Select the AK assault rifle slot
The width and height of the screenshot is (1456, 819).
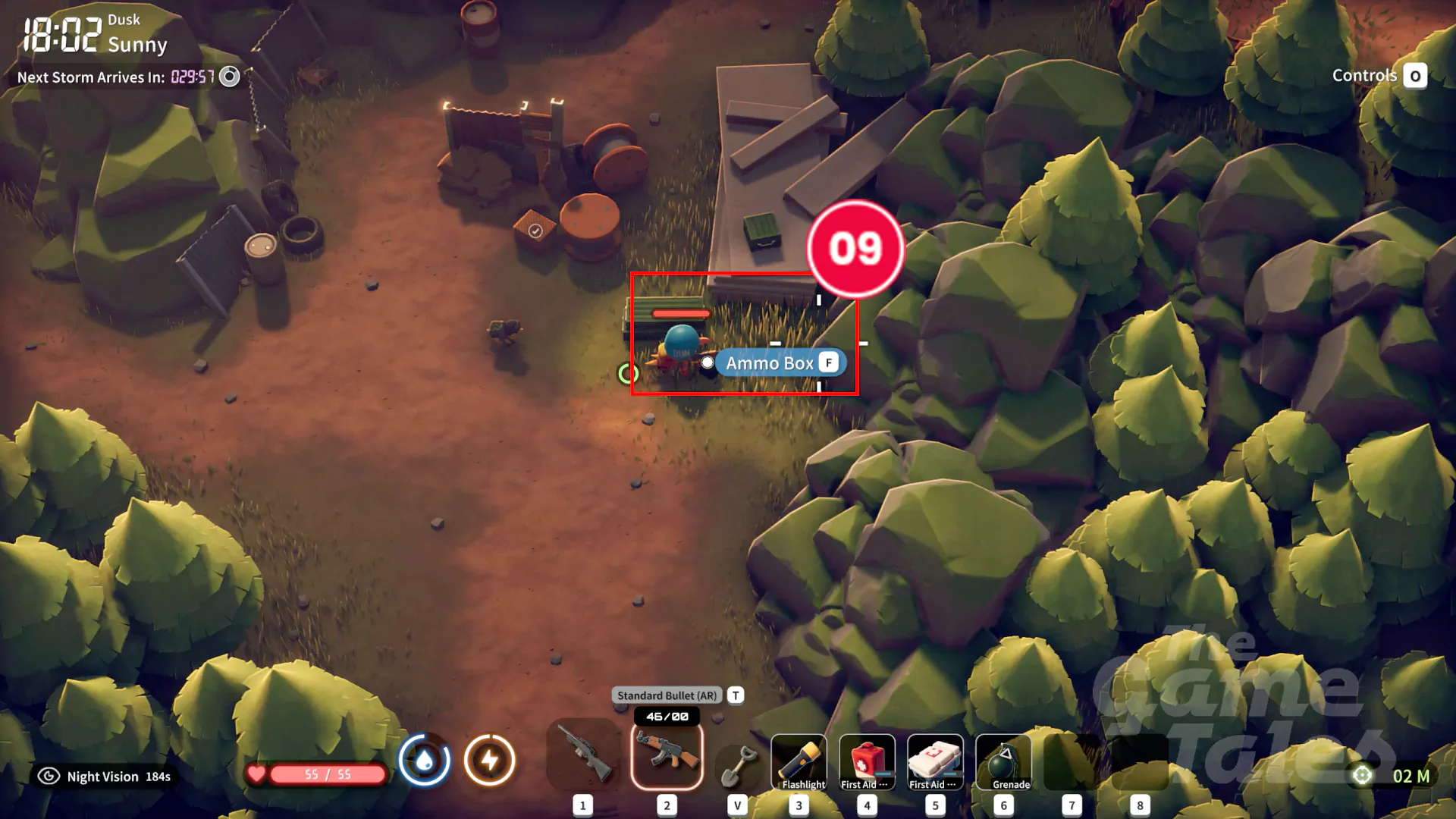coord(667,755)
